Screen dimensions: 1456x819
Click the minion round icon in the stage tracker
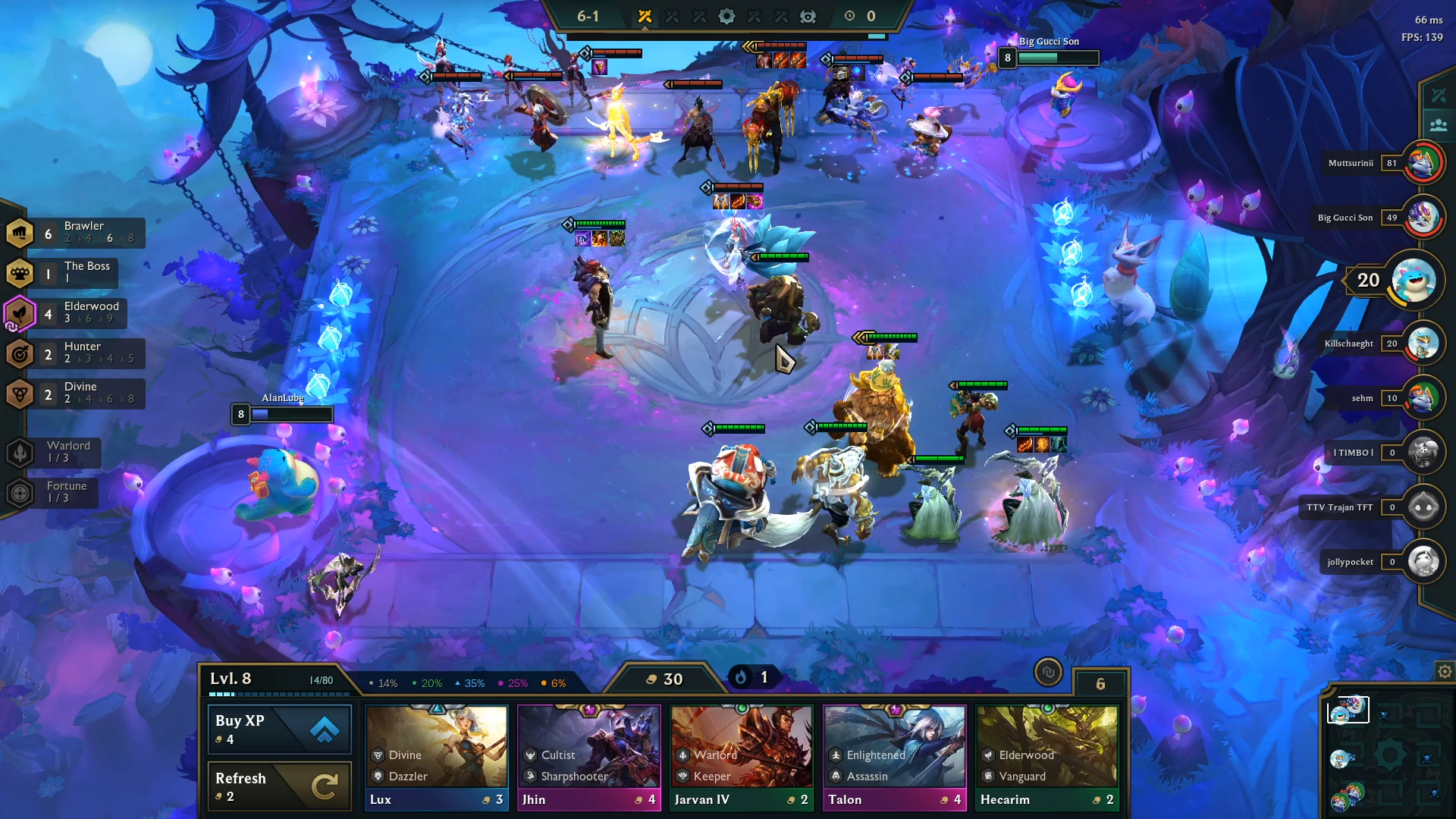tap(808, 16)
